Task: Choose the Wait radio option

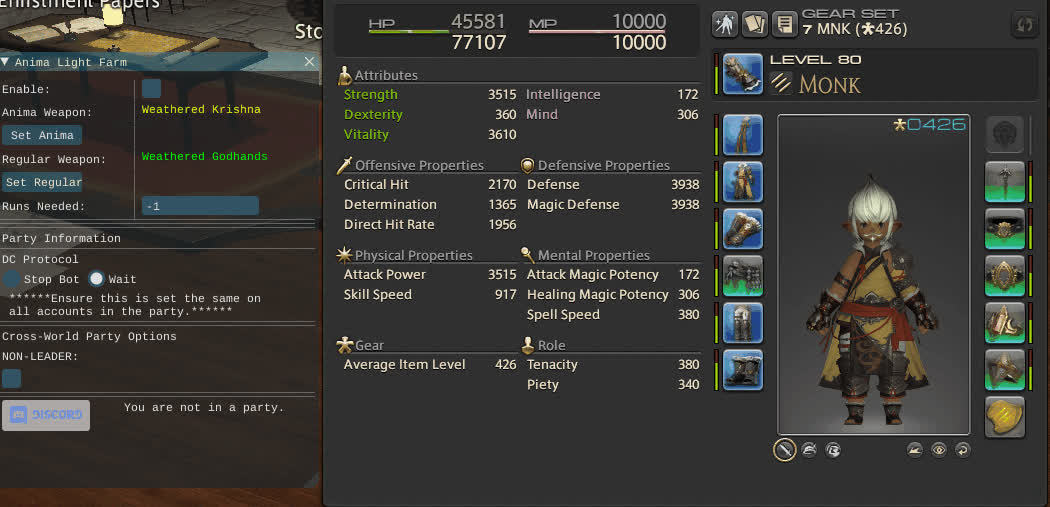Action: coord(97,279)
